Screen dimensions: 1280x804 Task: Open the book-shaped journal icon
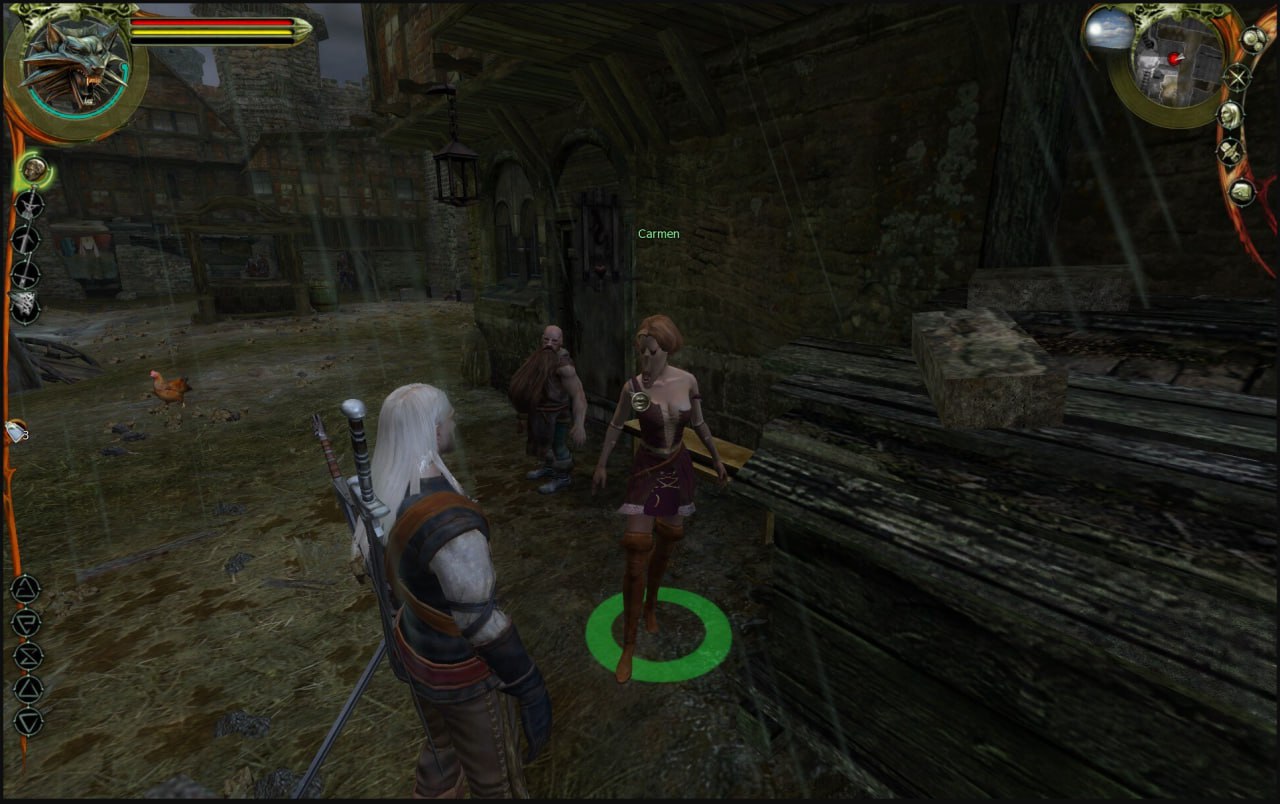pyautogui.click(x=1241, y=190)
